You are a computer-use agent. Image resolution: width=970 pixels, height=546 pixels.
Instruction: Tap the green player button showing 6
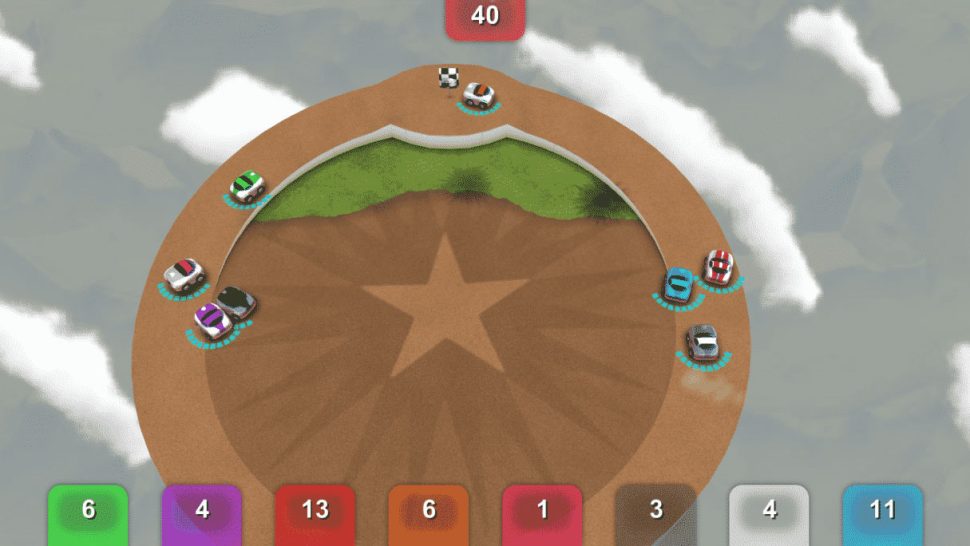coord(88,513)
